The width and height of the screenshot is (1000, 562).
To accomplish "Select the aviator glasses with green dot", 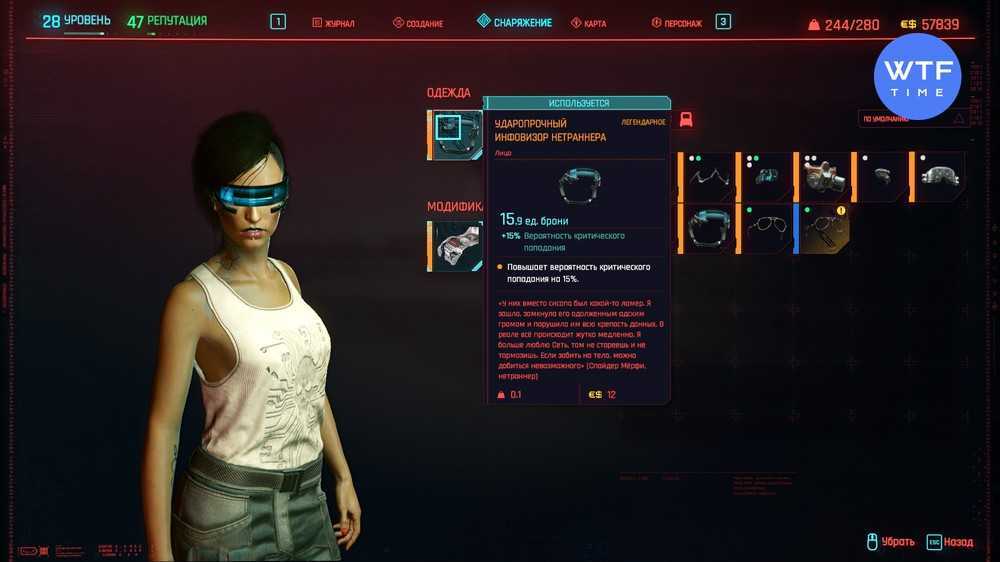I will tap(766, 229).
